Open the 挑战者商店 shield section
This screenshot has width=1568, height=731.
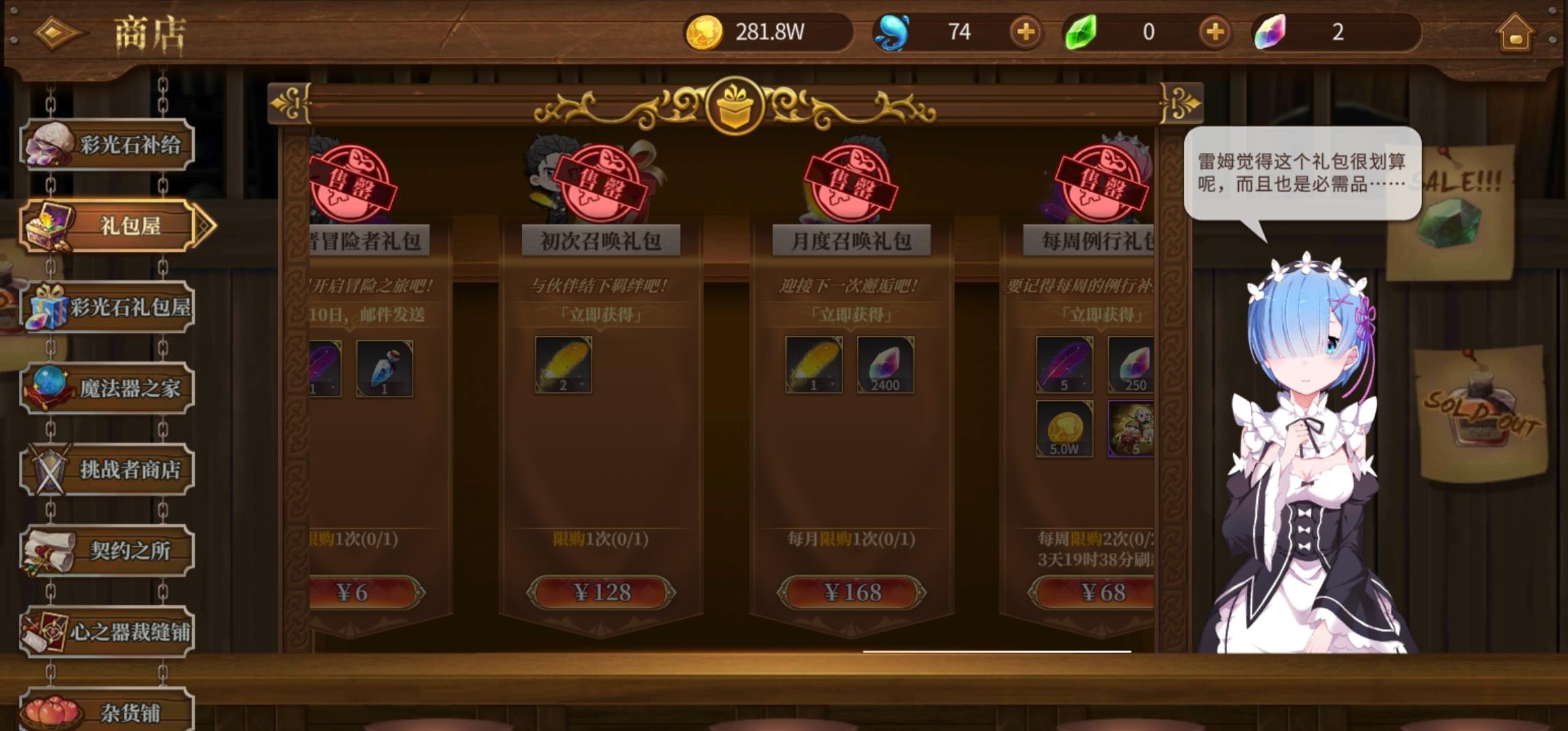pos(108,469)
